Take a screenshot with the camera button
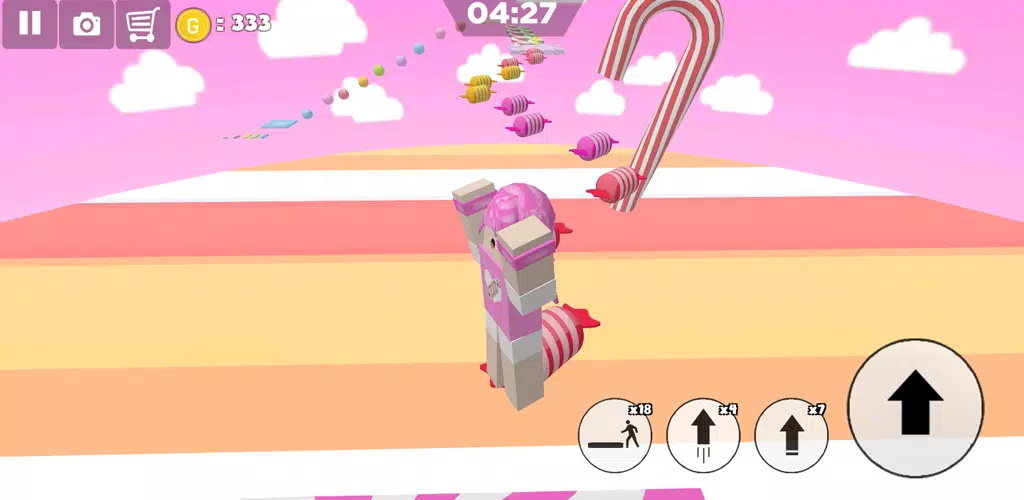Viewport: 1024px width, 500px height. pyautogui.click(x=87, y=24)
